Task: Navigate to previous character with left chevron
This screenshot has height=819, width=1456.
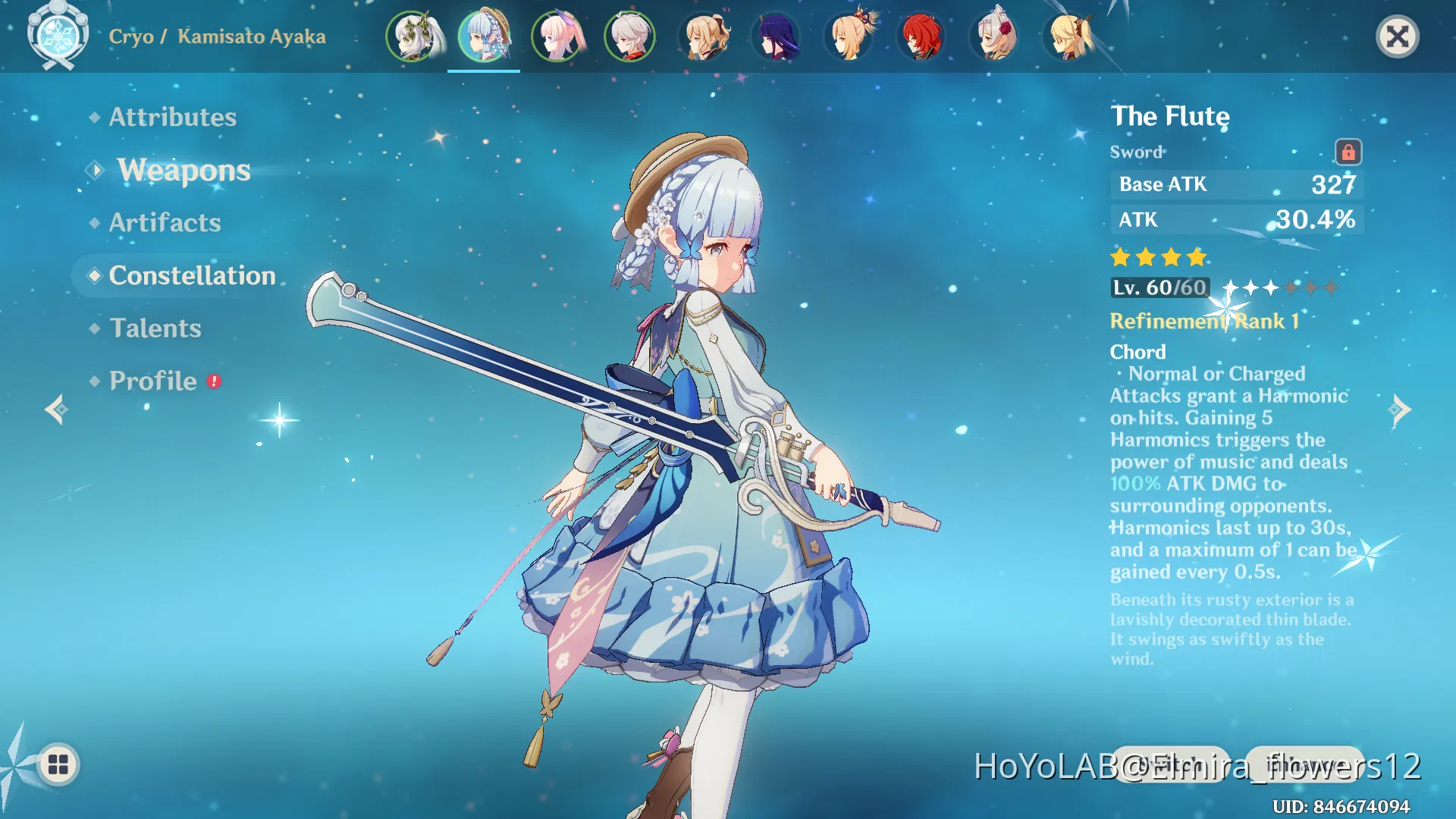Action: [57, 409]
